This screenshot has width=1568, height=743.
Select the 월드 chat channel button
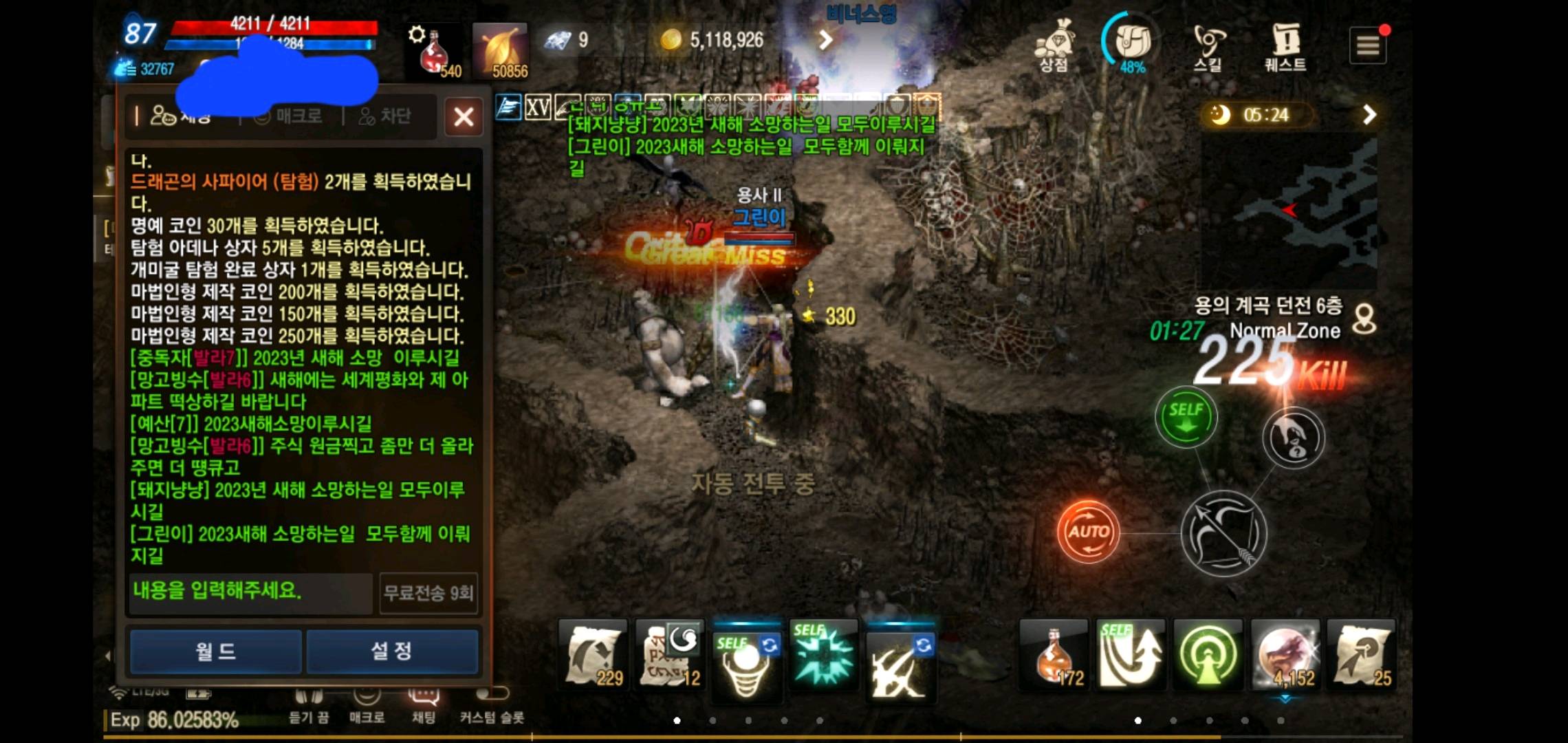coord(216,651)
